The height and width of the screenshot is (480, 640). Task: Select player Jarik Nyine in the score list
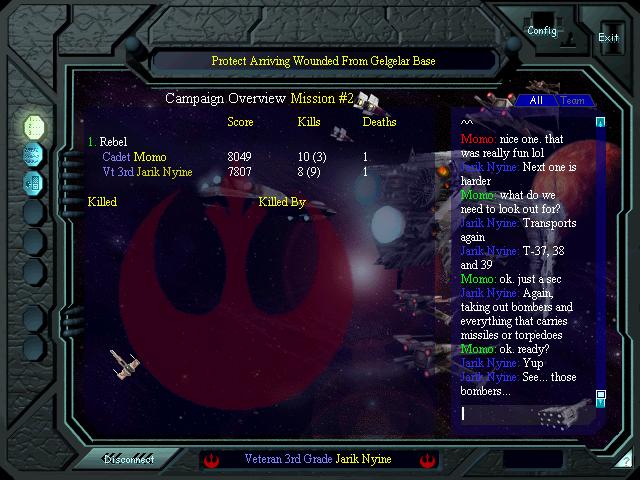tap(161, 172)
